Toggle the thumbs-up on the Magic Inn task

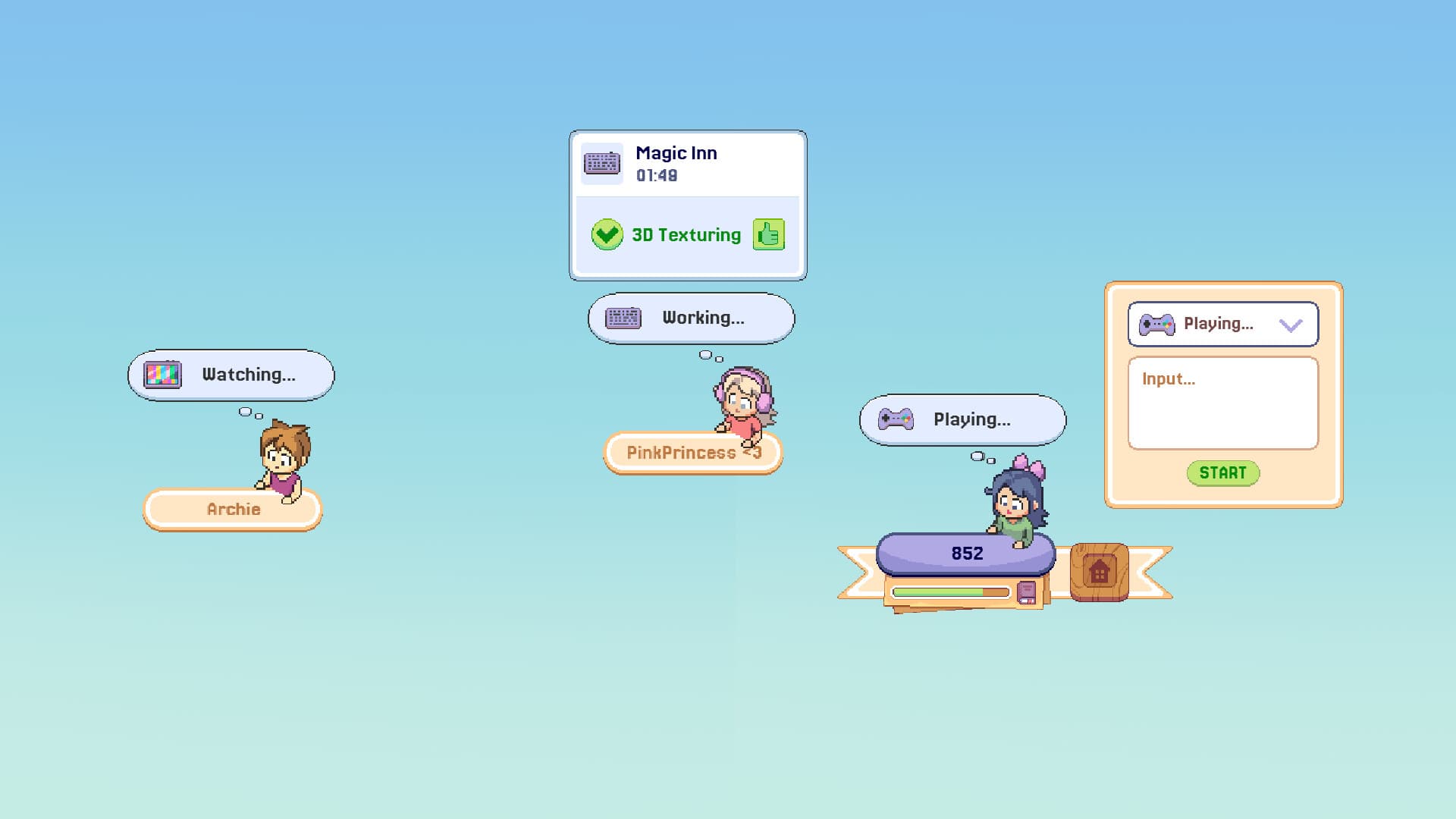click(768, 235)
